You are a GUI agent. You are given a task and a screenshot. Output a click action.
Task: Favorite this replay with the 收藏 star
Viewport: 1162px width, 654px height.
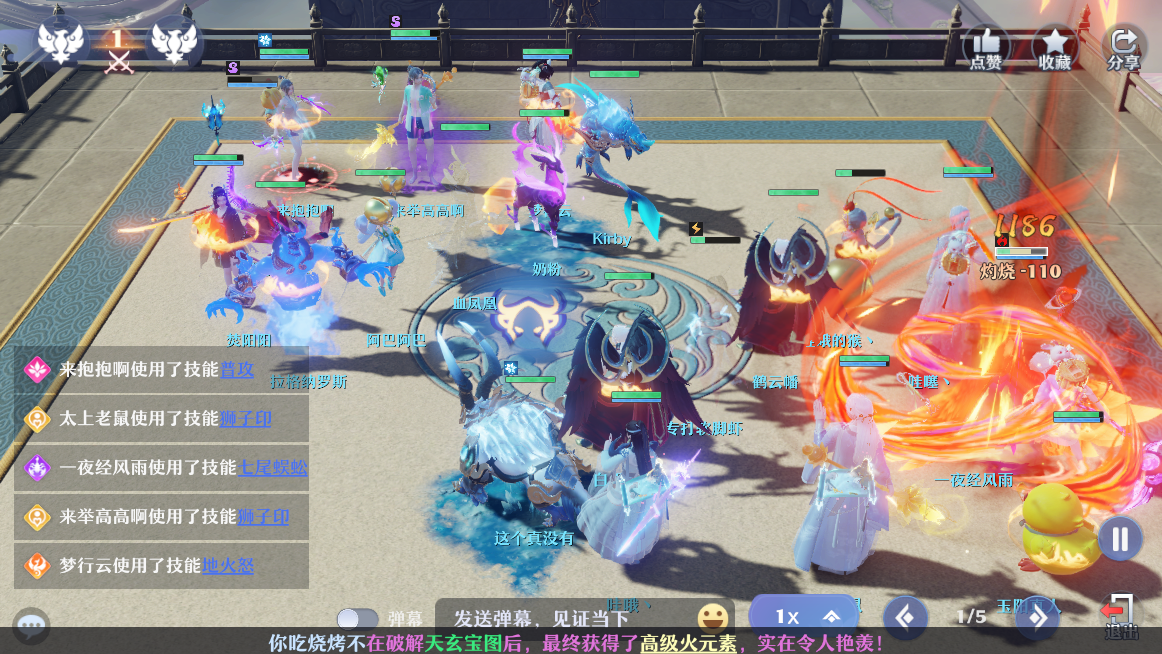coord(1054,46)
